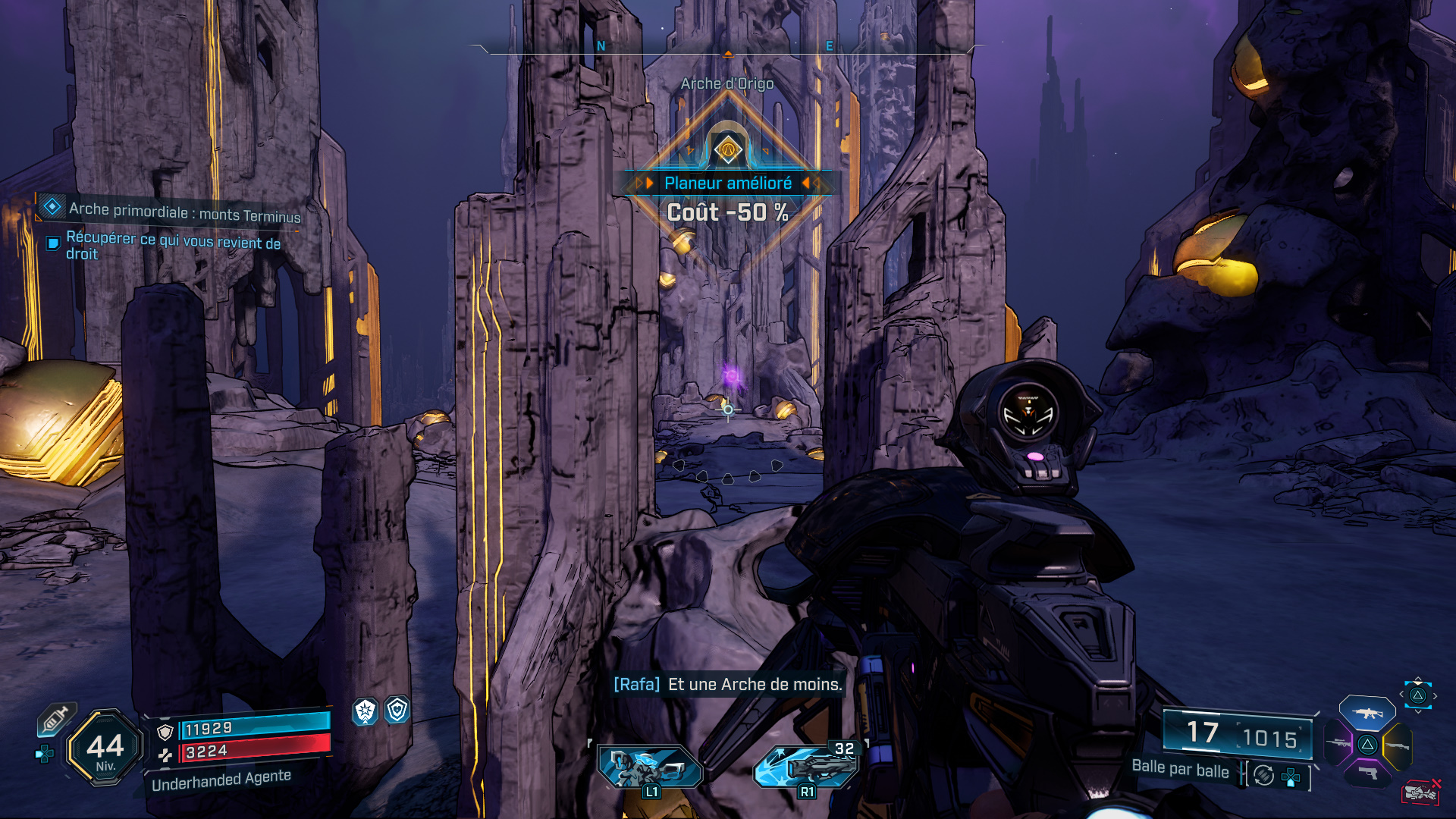Screen dimensions: 1456x819
Task: Activate the action skill icon
Action: click(x=650, y=767)
